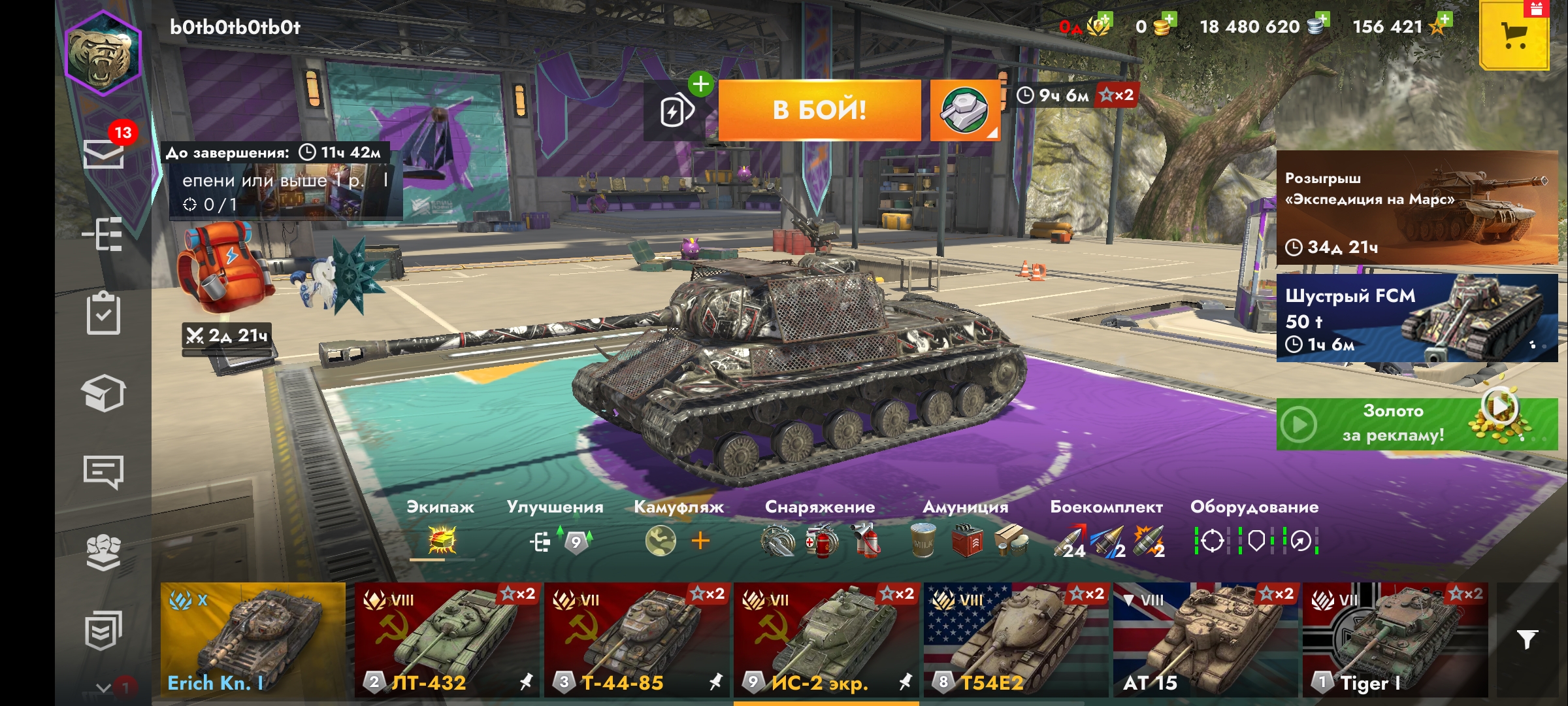Open the player profile bear avatar
The height and width of the screenshot is (706, 1568).
click(x=103, y=54)
